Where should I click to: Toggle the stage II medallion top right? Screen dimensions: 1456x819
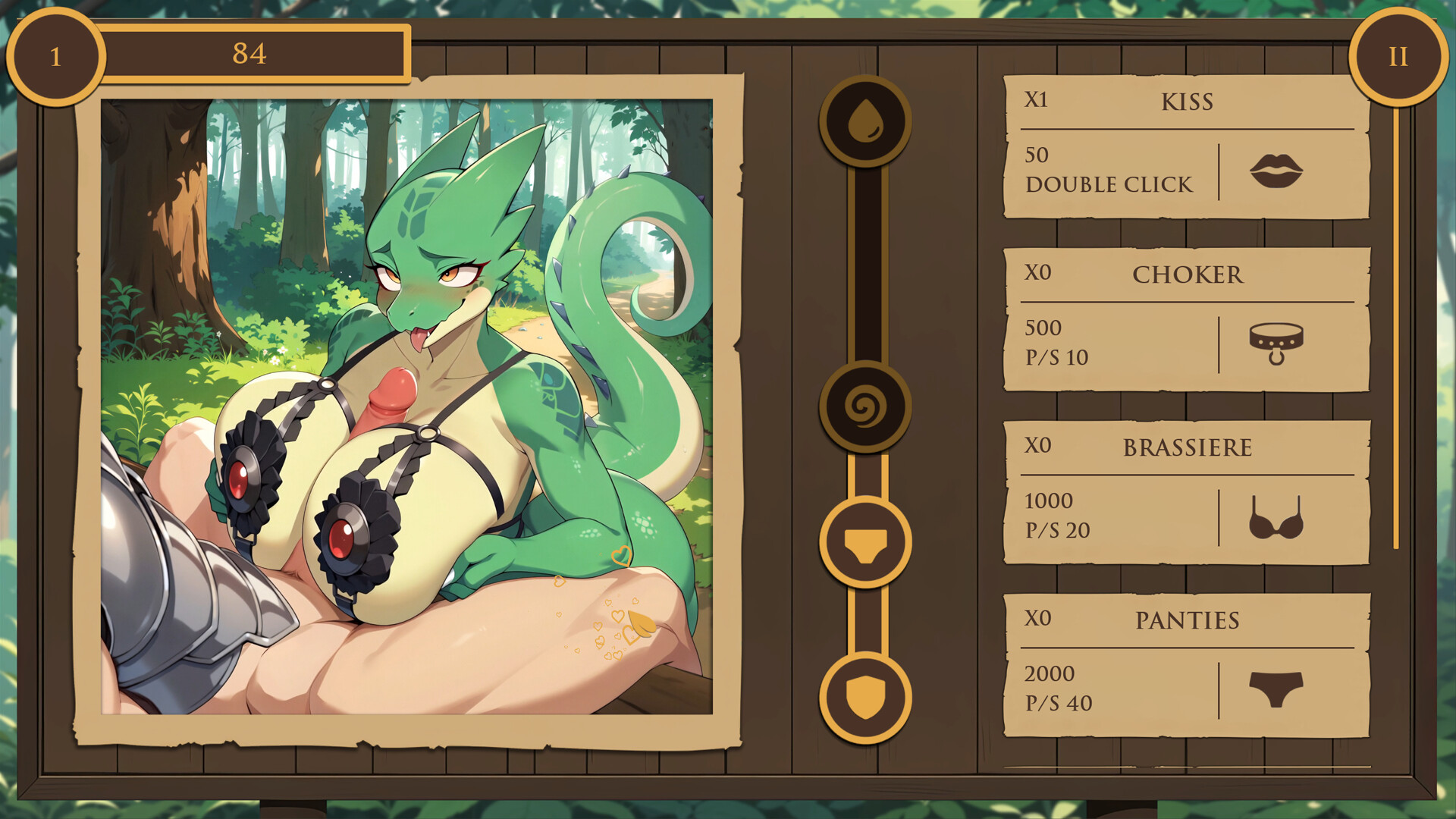(1398, 57)
